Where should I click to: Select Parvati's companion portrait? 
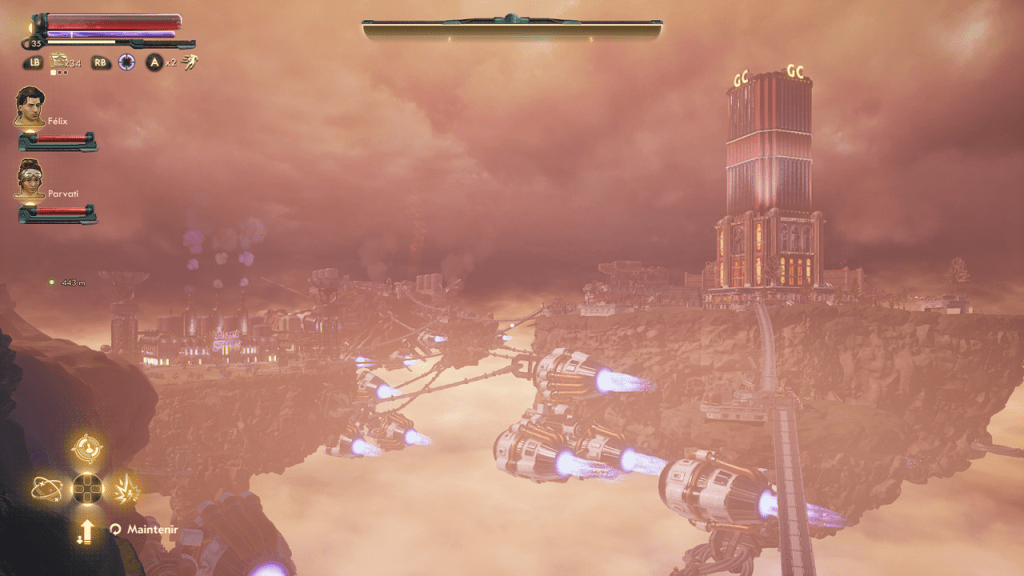click(x=29, y=178)
